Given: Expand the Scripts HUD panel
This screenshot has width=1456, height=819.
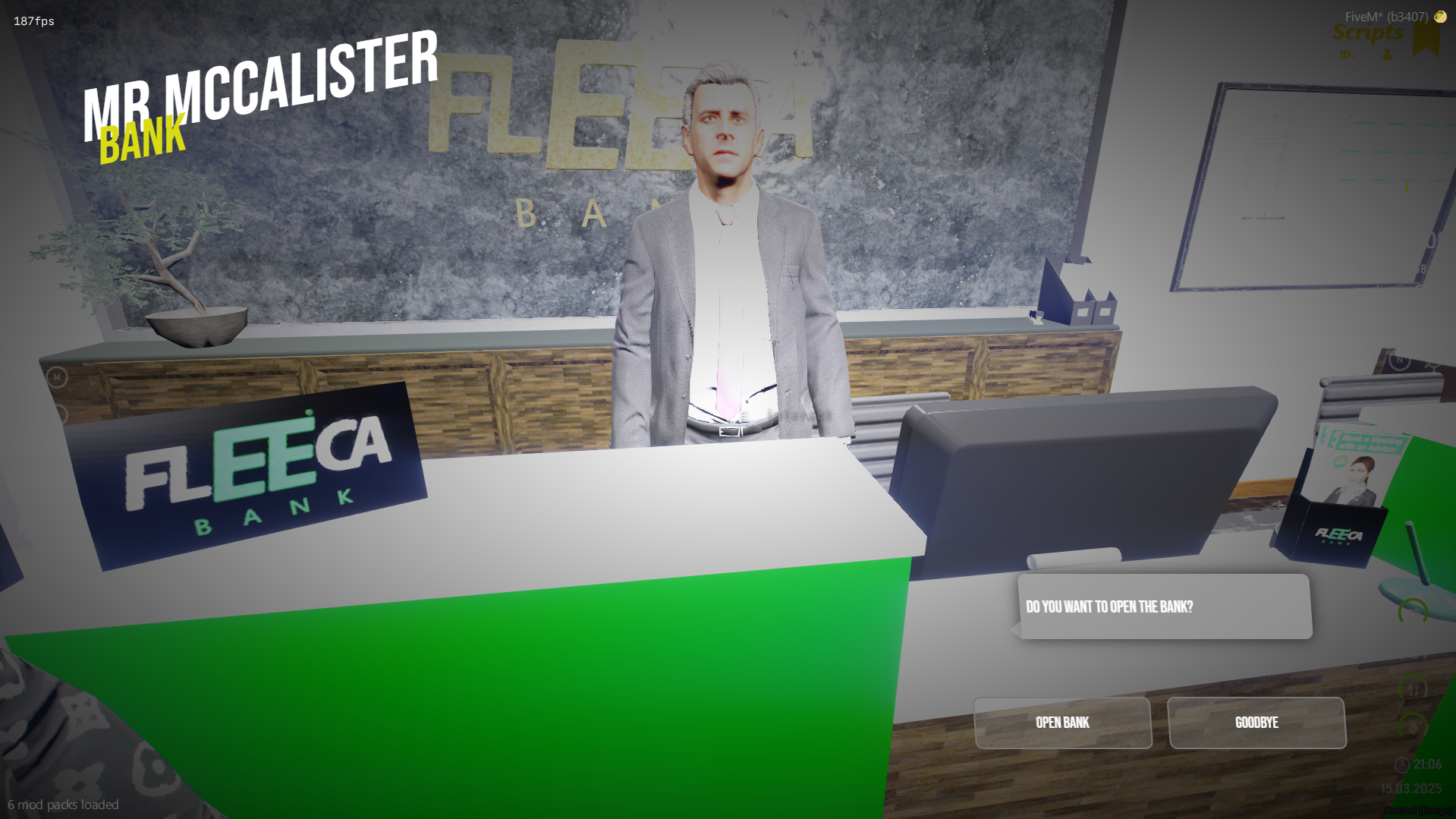Looking at the screenshot, I should pos(1370,33).
